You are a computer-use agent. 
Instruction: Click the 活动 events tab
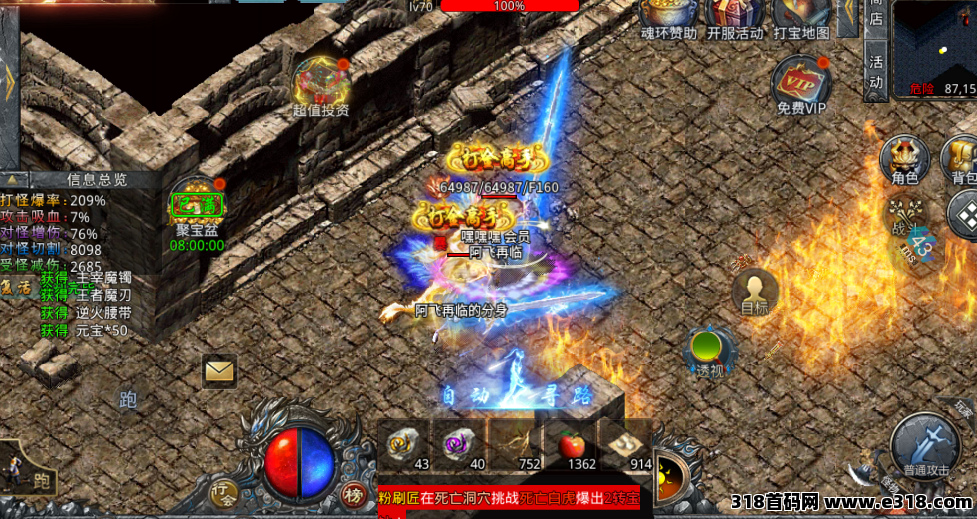876,68
